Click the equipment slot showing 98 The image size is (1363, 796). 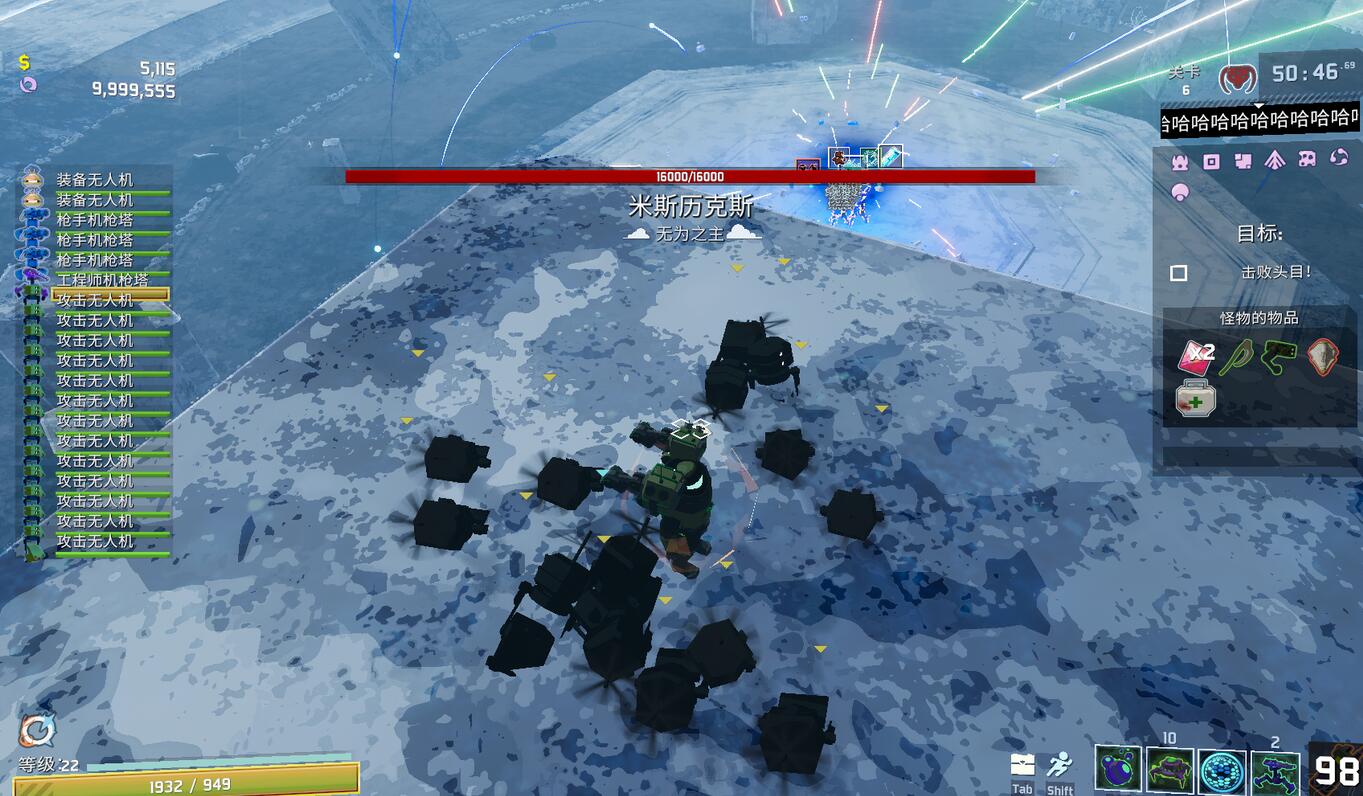coord(1335,770)
